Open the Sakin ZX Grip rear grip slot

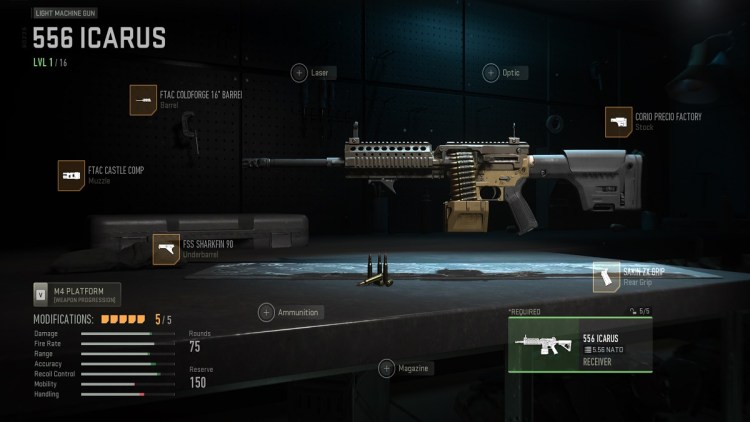tap(607, 277)
